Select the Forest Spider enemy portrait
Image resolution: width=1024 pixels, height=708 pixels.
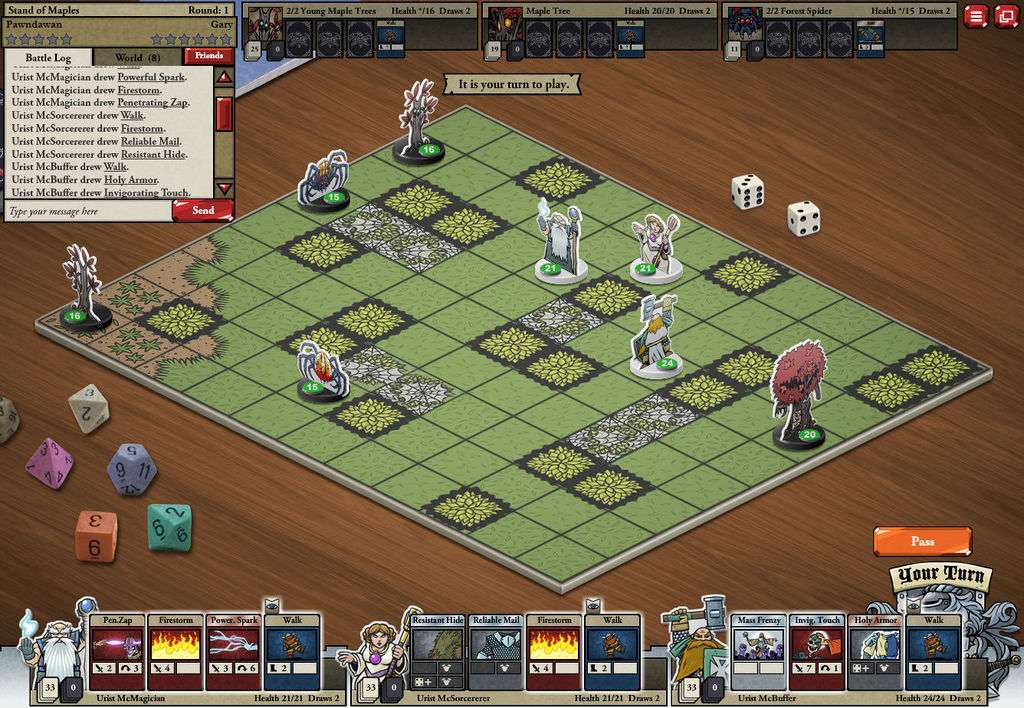(744, 22)
